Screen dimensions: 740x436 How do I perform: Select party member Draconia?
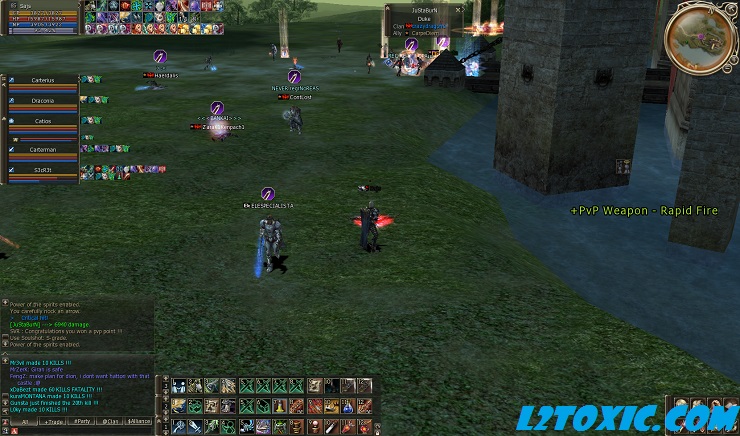[43, 99]
